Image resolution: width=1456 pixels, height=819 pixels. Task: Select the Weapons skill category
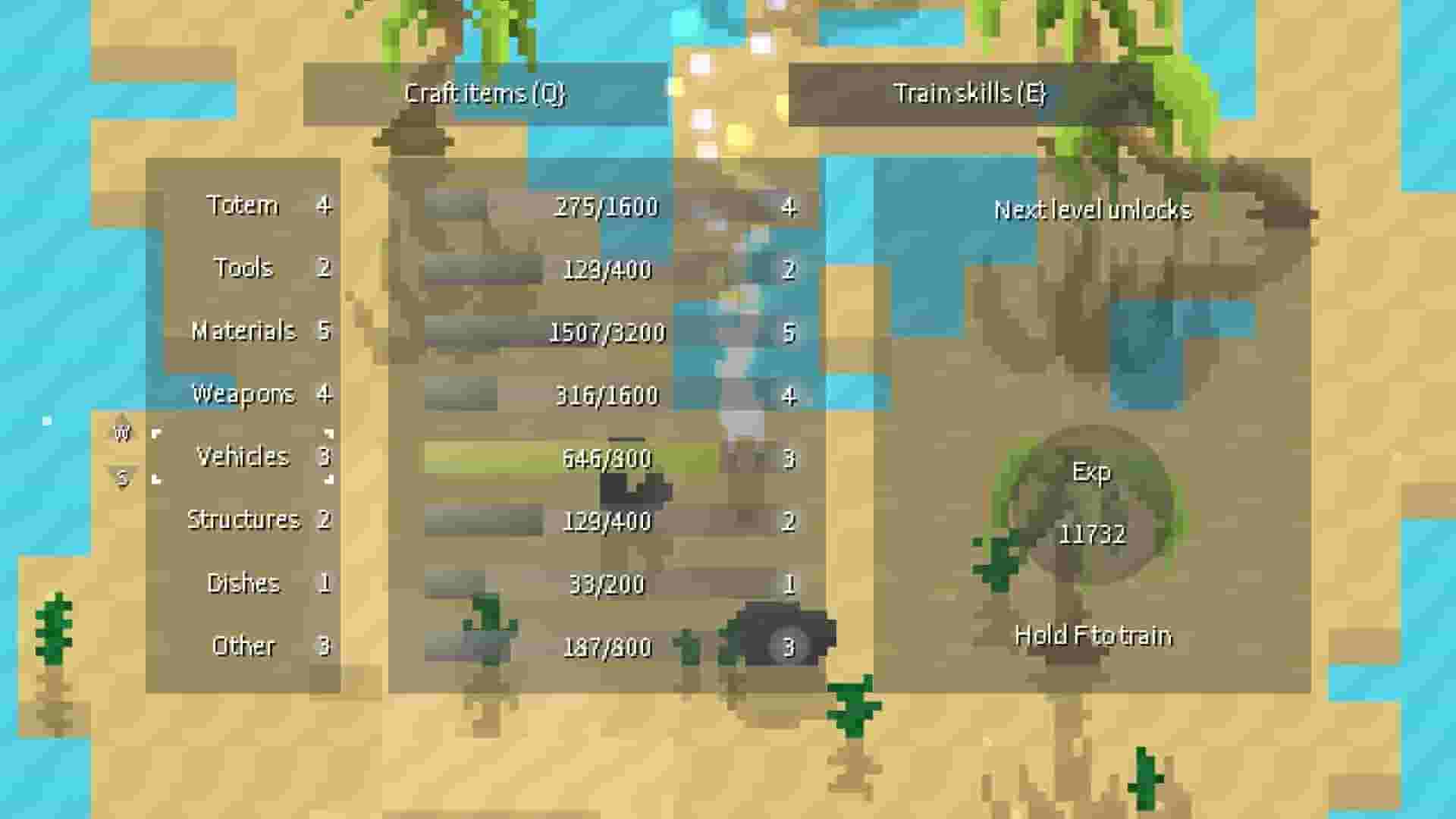tap(244, 394)
